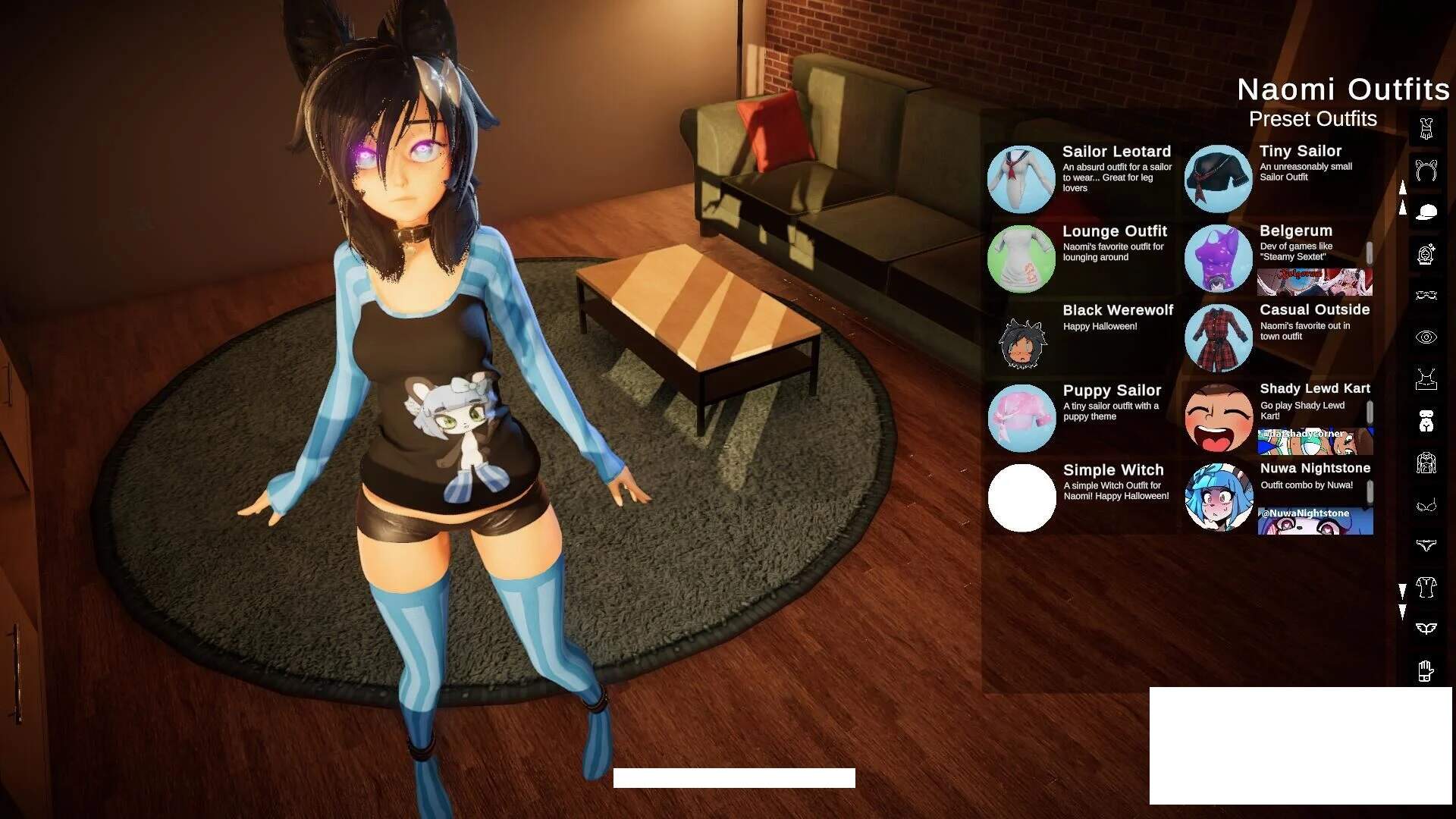The width and height of the screenshot is (1456, 819).
Task: Toggle the eye visibility icon in sidebar
Action: pyautogui.click(x=1428, y=337)
